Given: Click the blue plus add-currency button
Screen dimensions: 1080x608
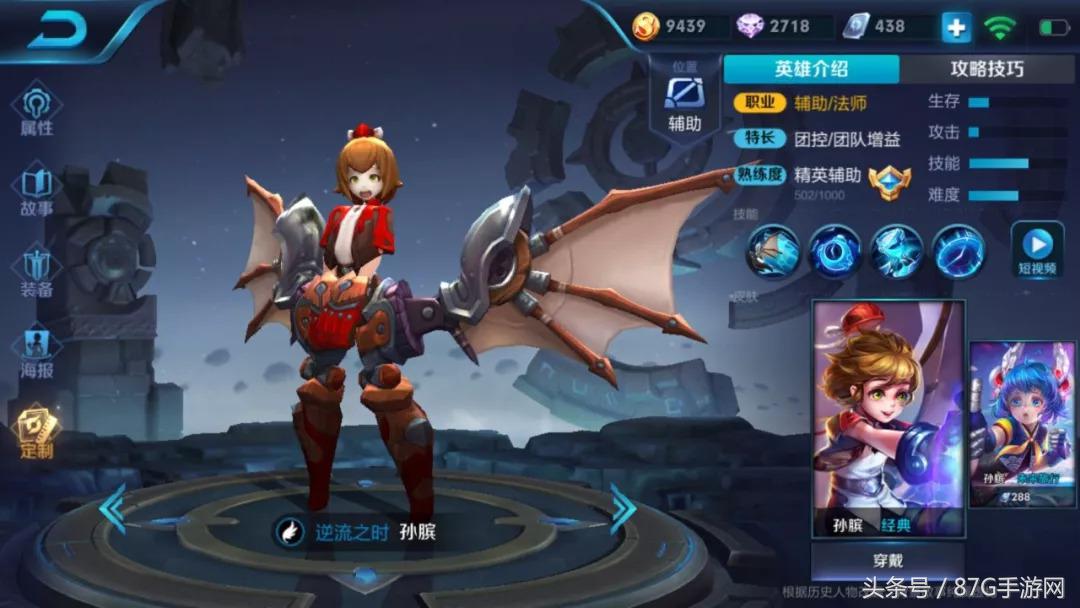Looking at the screenshot, I should pyautogui.click(x=956, y=27).
